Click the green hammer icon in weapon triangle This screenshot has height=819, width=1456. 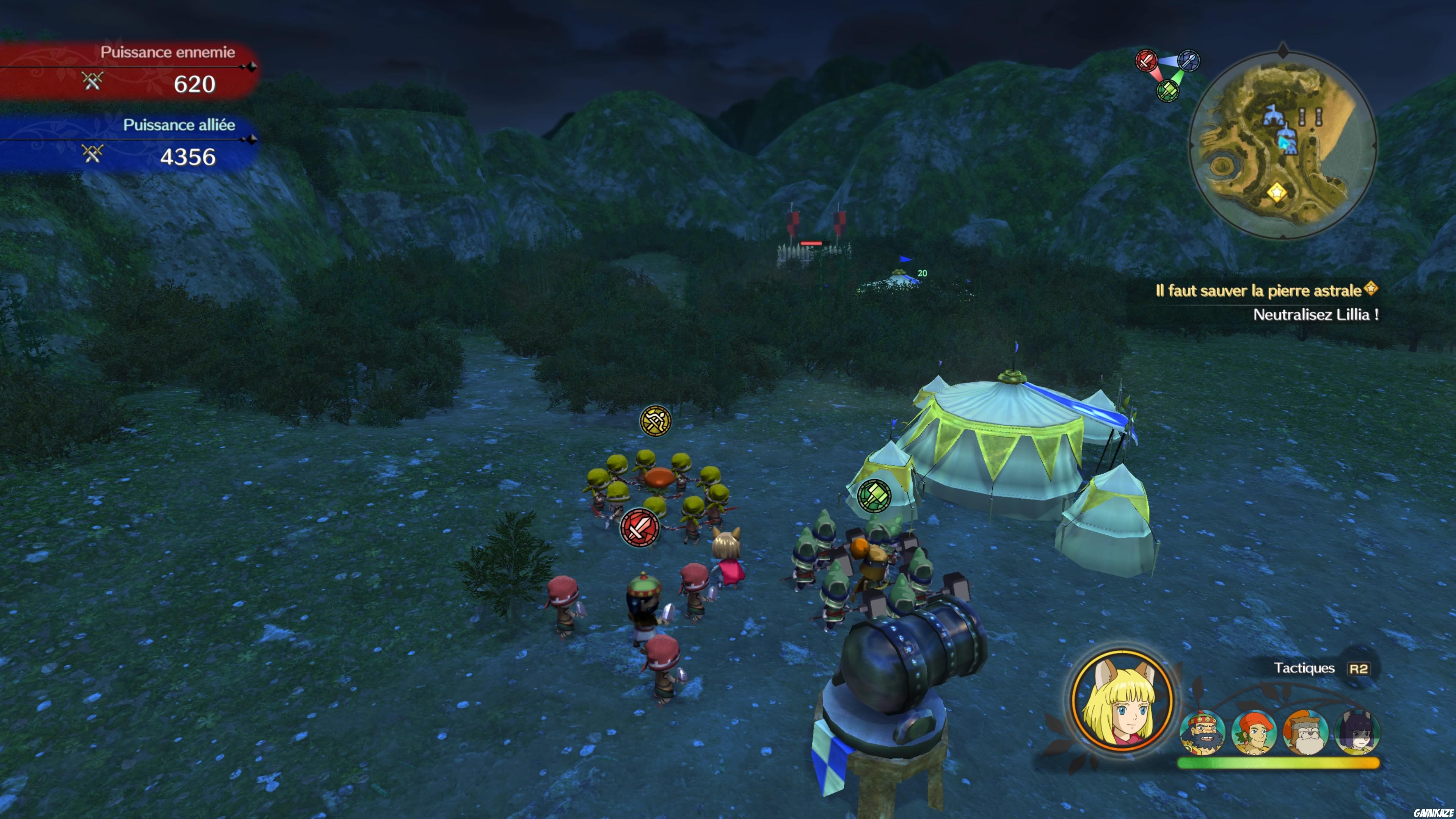point(1167,90)
